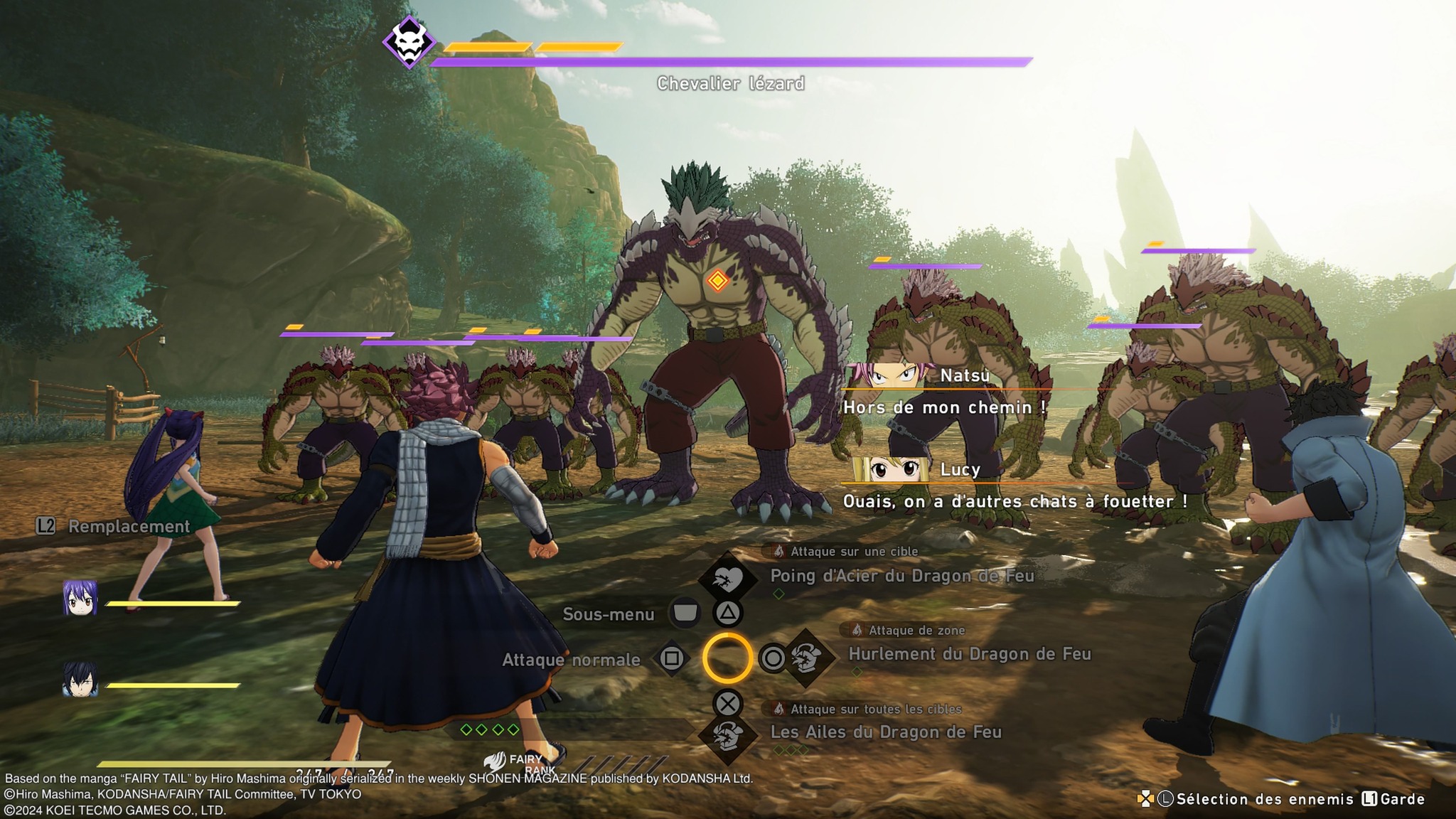
Task: Choose the Attaque normale command
Action: [x=572, y=660]
